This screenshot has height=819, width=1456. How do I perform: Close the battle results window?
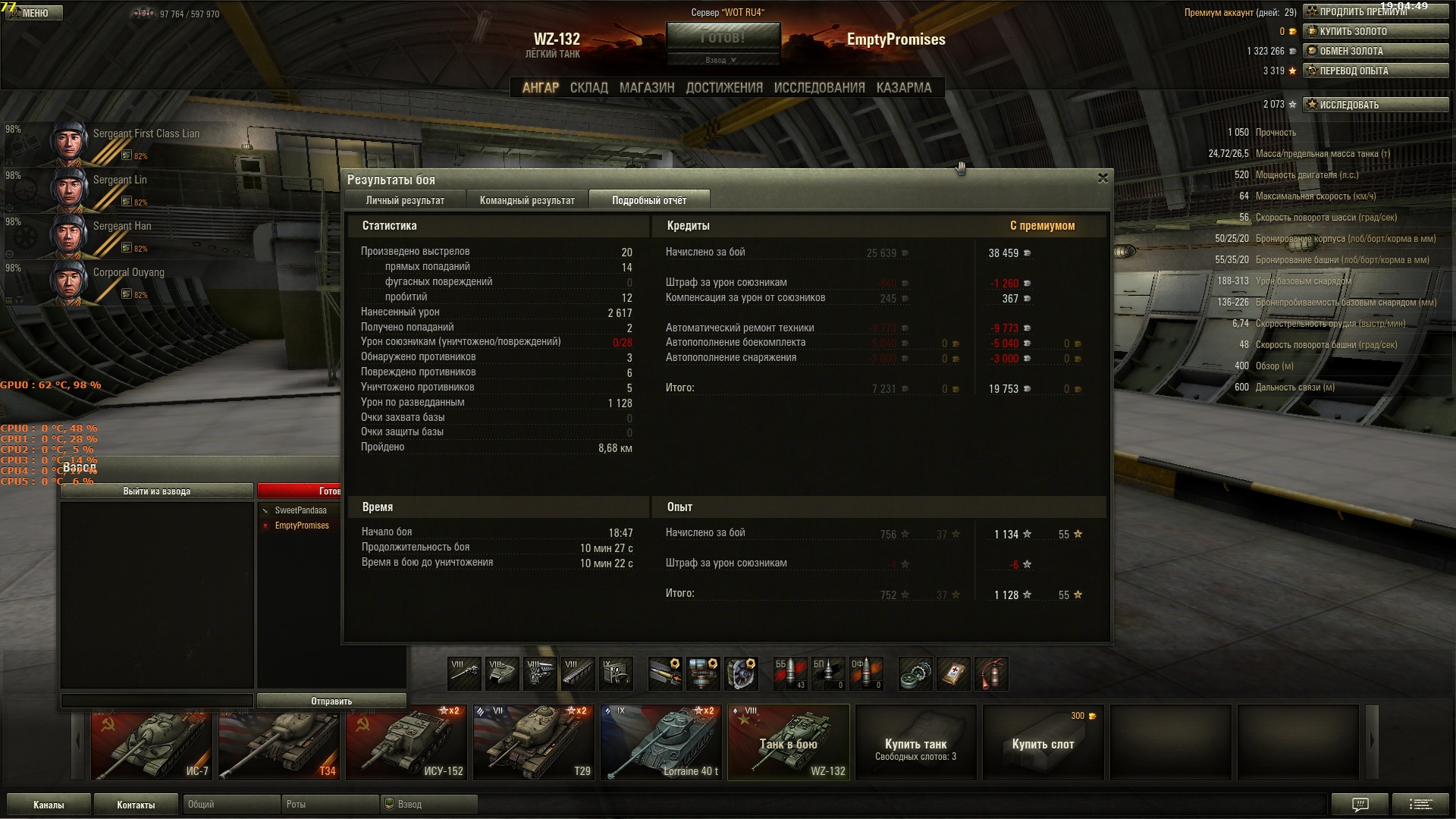pos(1103,178)
